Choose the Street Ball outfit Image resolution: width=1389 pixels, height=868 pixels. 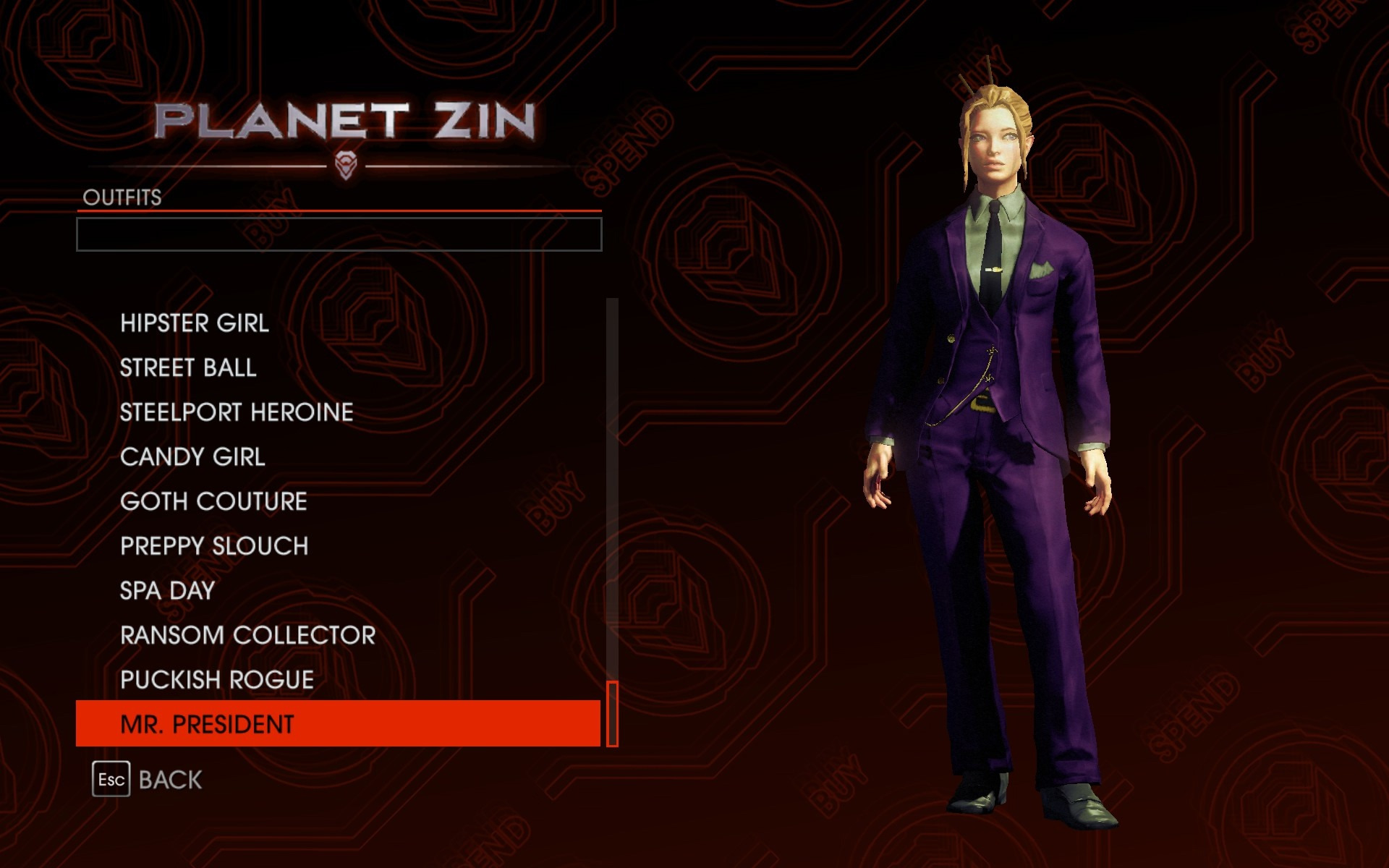(x=188, y=368)
